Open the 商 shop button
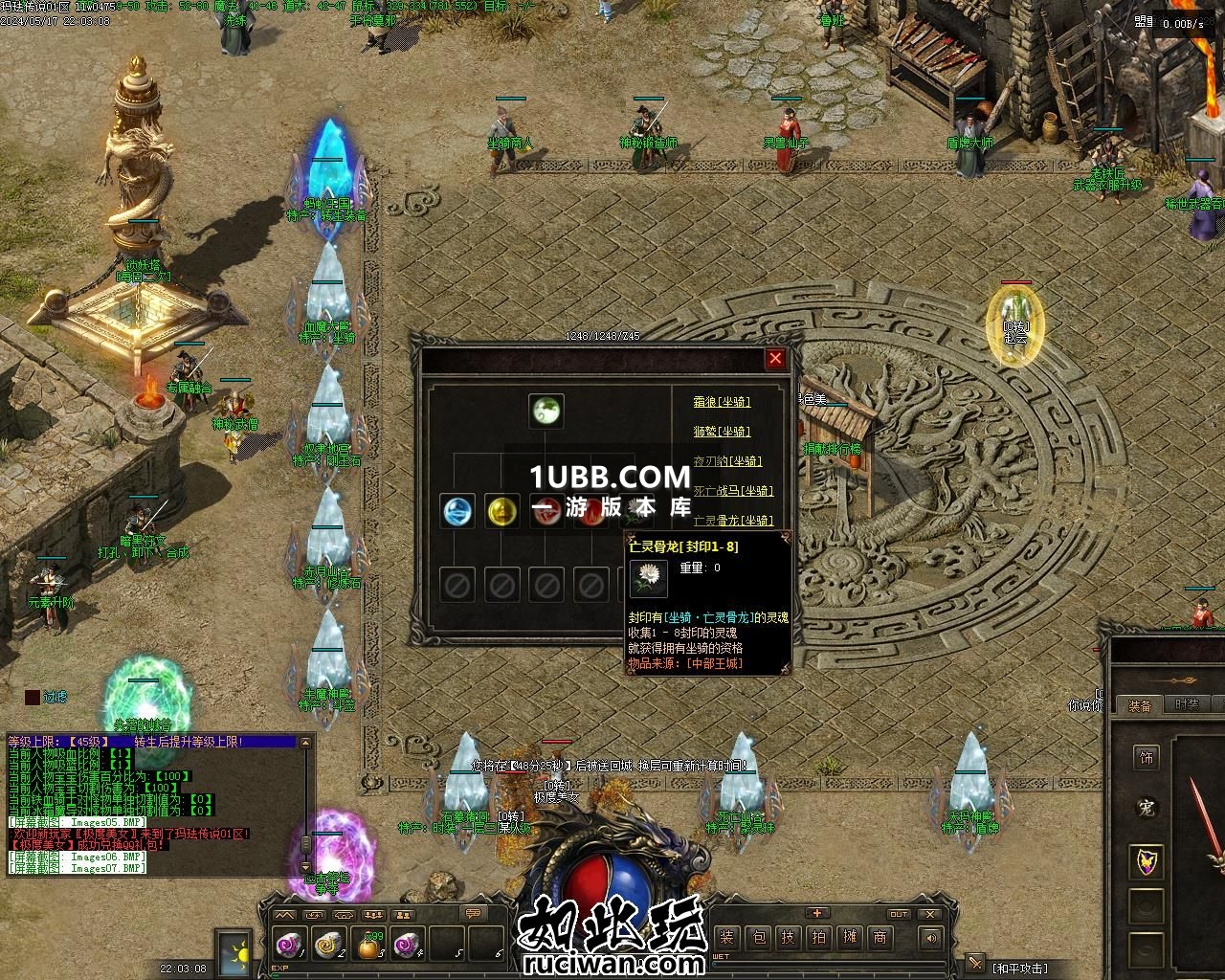This screenshot has height=980, width=1225. [x=880, y=937]
